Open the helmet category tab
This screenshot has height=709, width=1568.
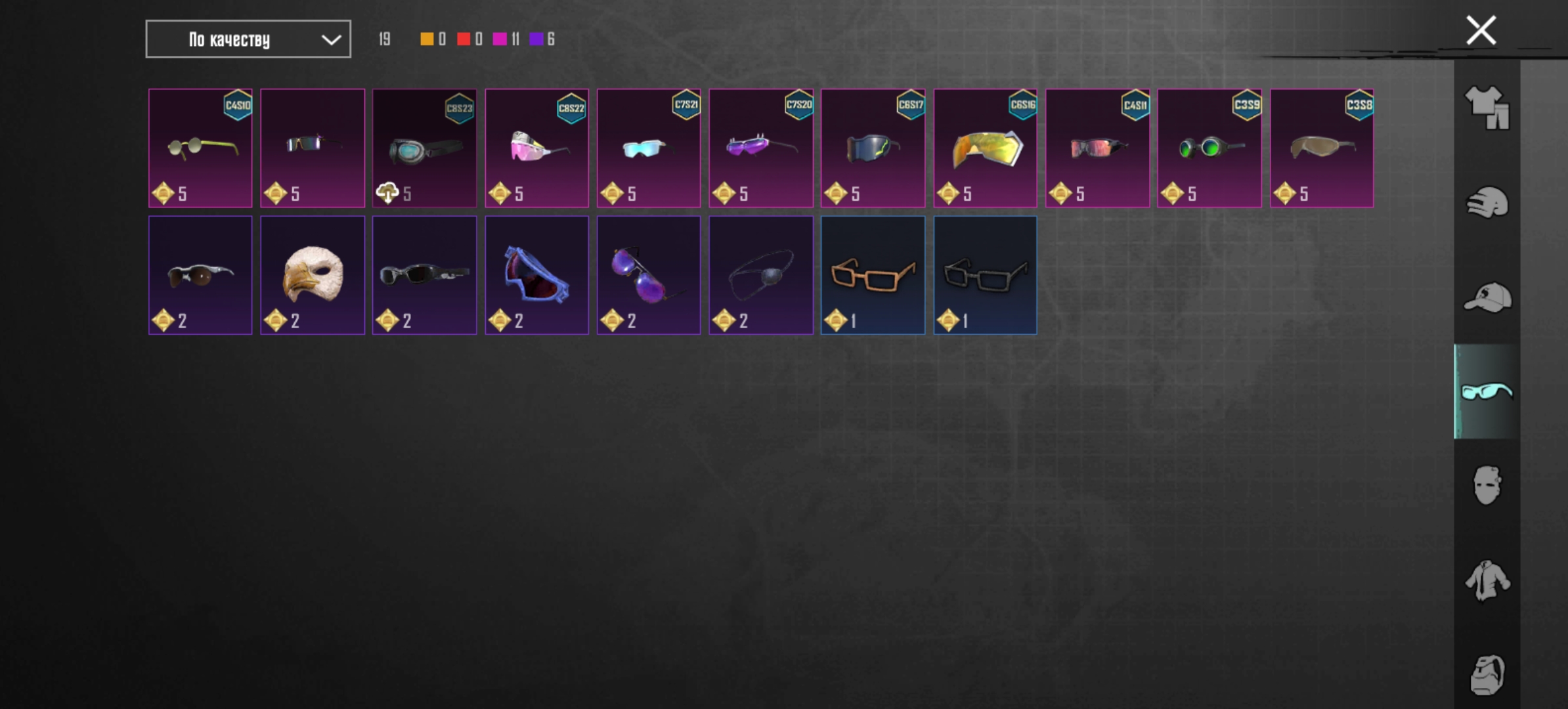(1487, 202)
